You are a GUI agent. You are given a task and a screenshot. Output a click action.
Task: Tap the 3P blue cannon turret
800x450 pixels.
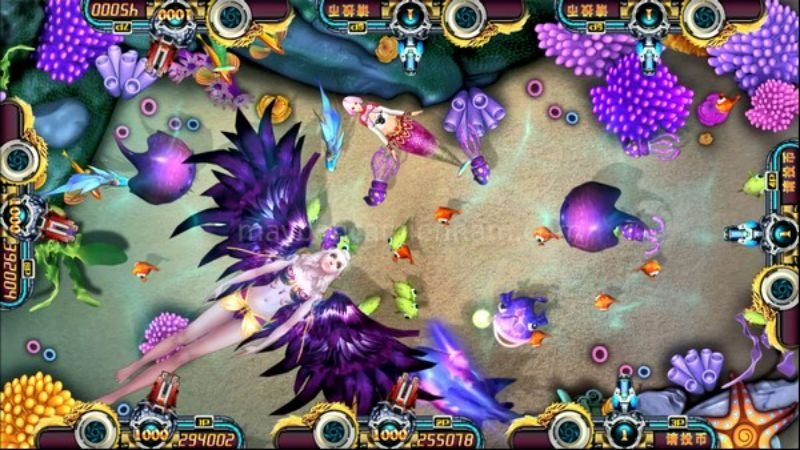[627, 395]
